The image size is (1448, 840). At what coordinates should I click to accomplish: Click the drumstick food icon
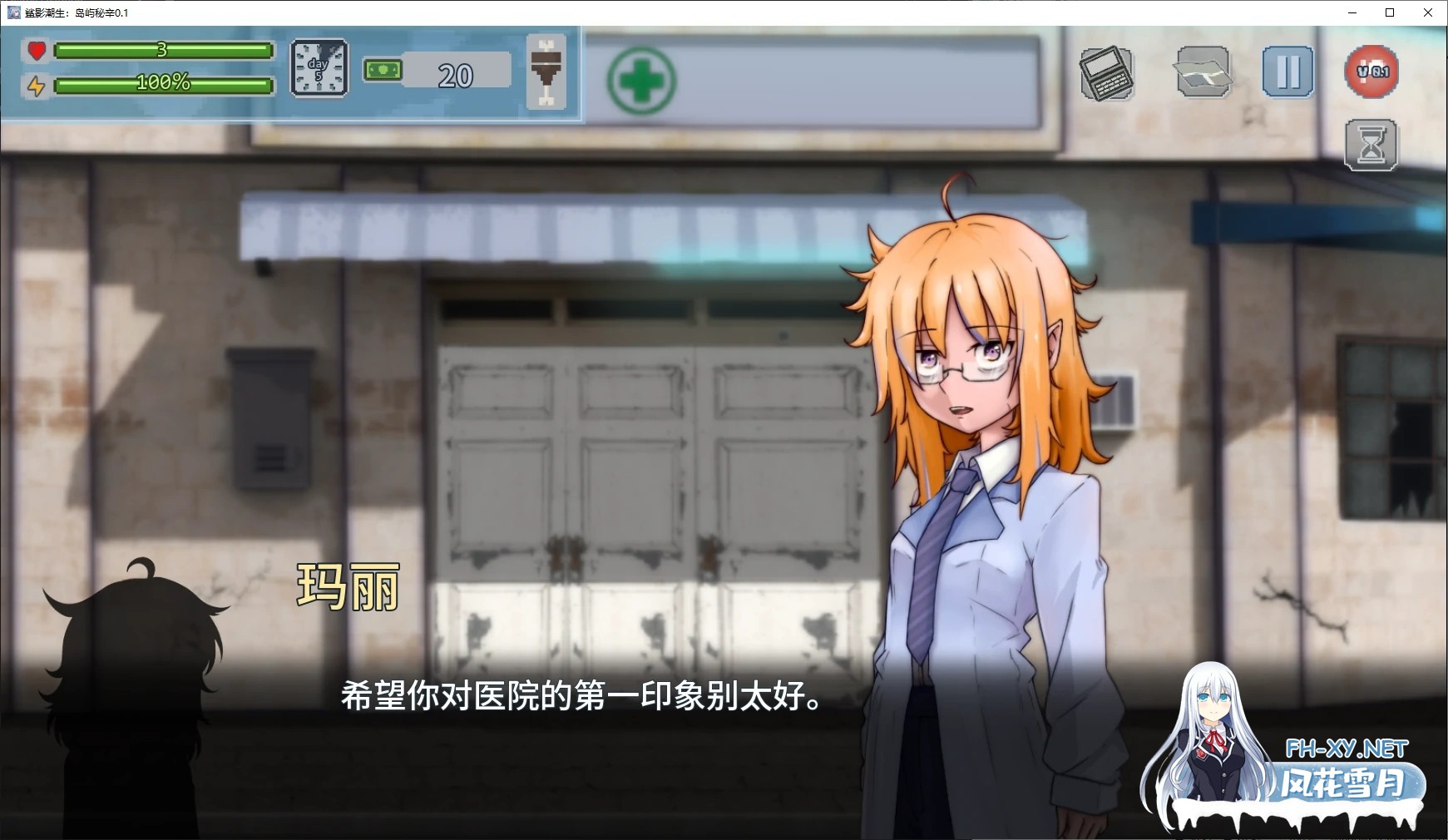[547, 71]
